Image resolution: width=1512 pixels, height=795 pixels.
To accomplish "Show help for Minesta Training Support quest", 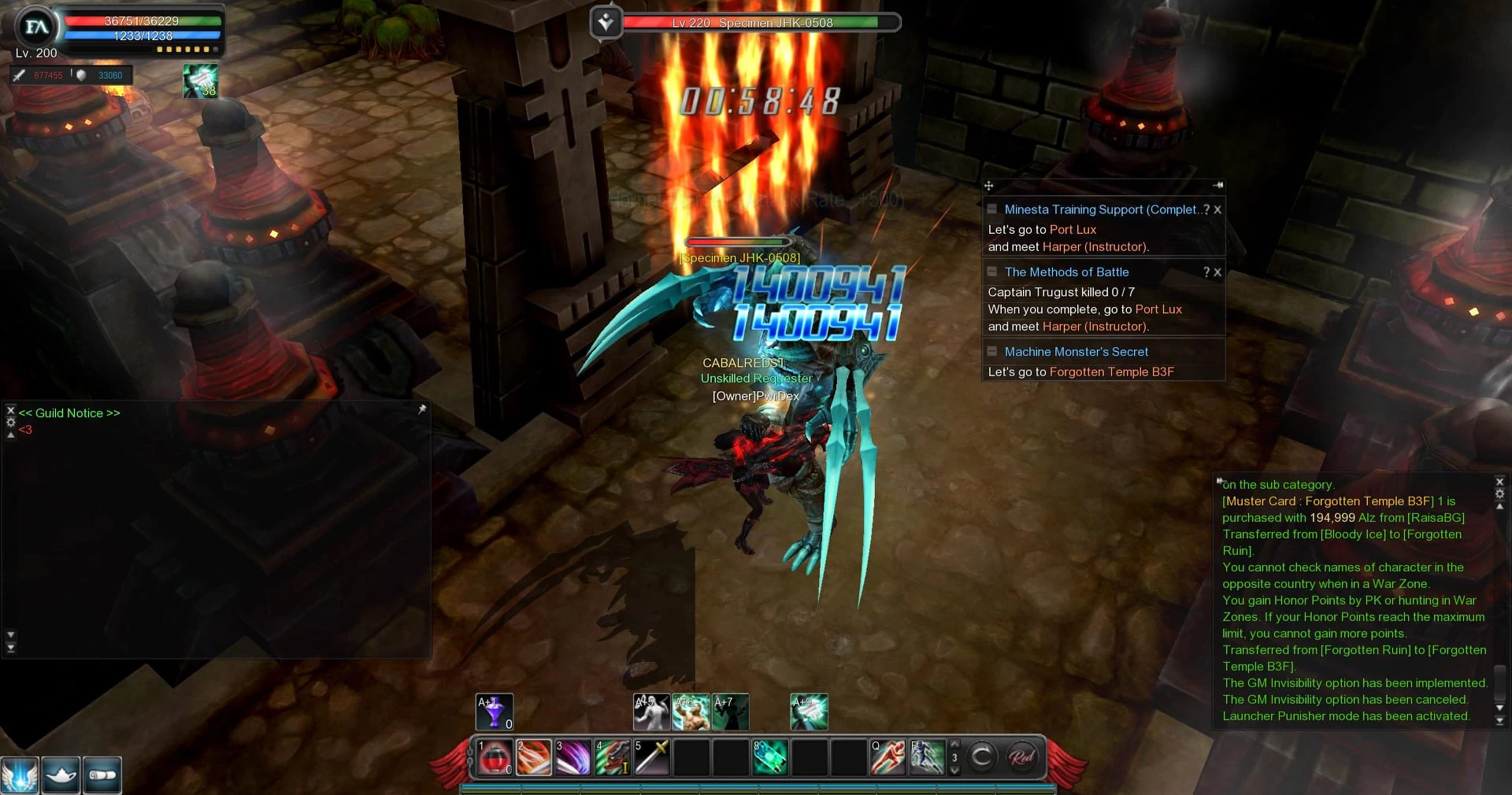I will coord(1206,209).
